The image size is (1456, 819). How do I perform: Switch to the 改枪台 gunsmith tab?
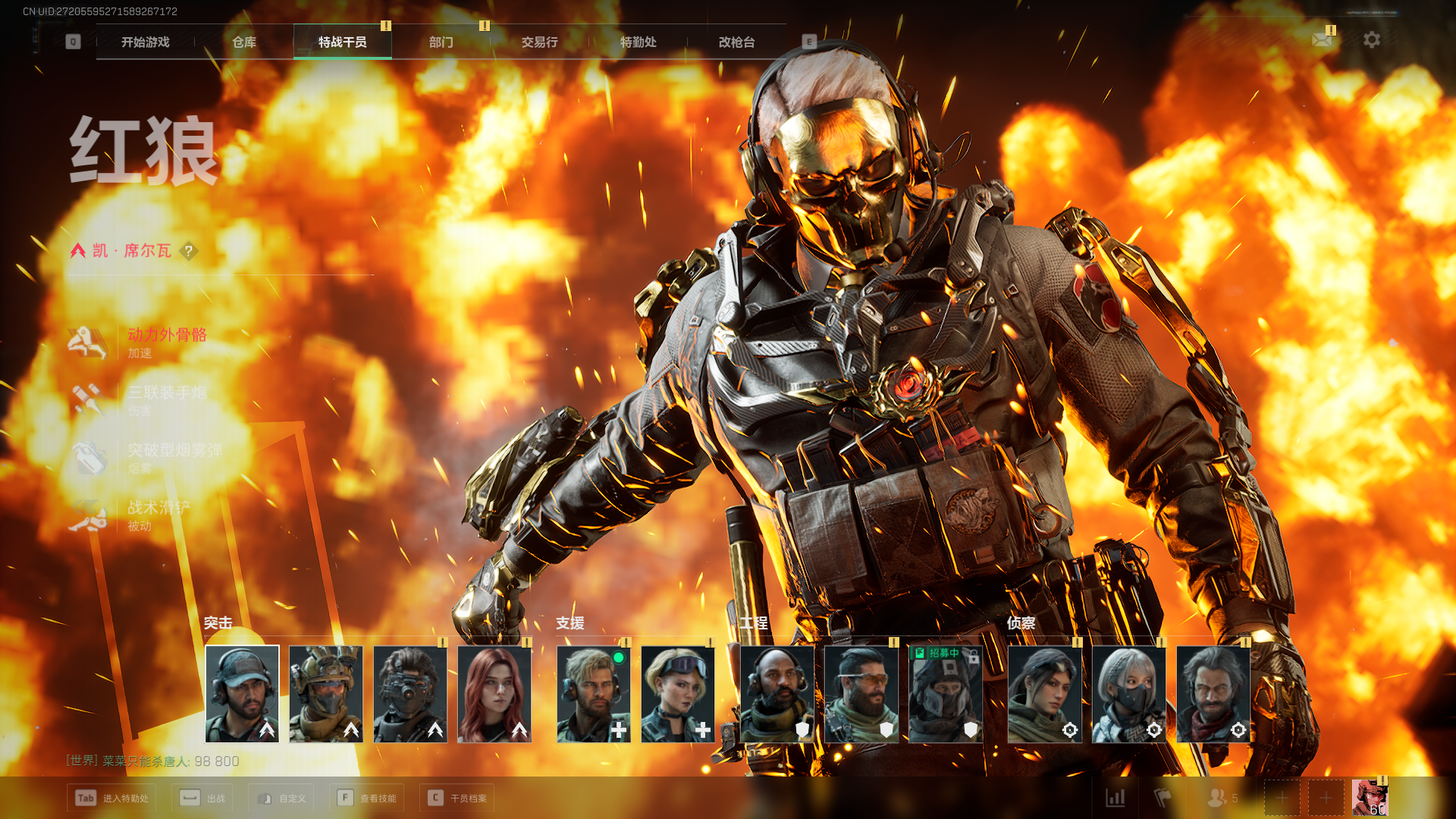coord(736,42)
